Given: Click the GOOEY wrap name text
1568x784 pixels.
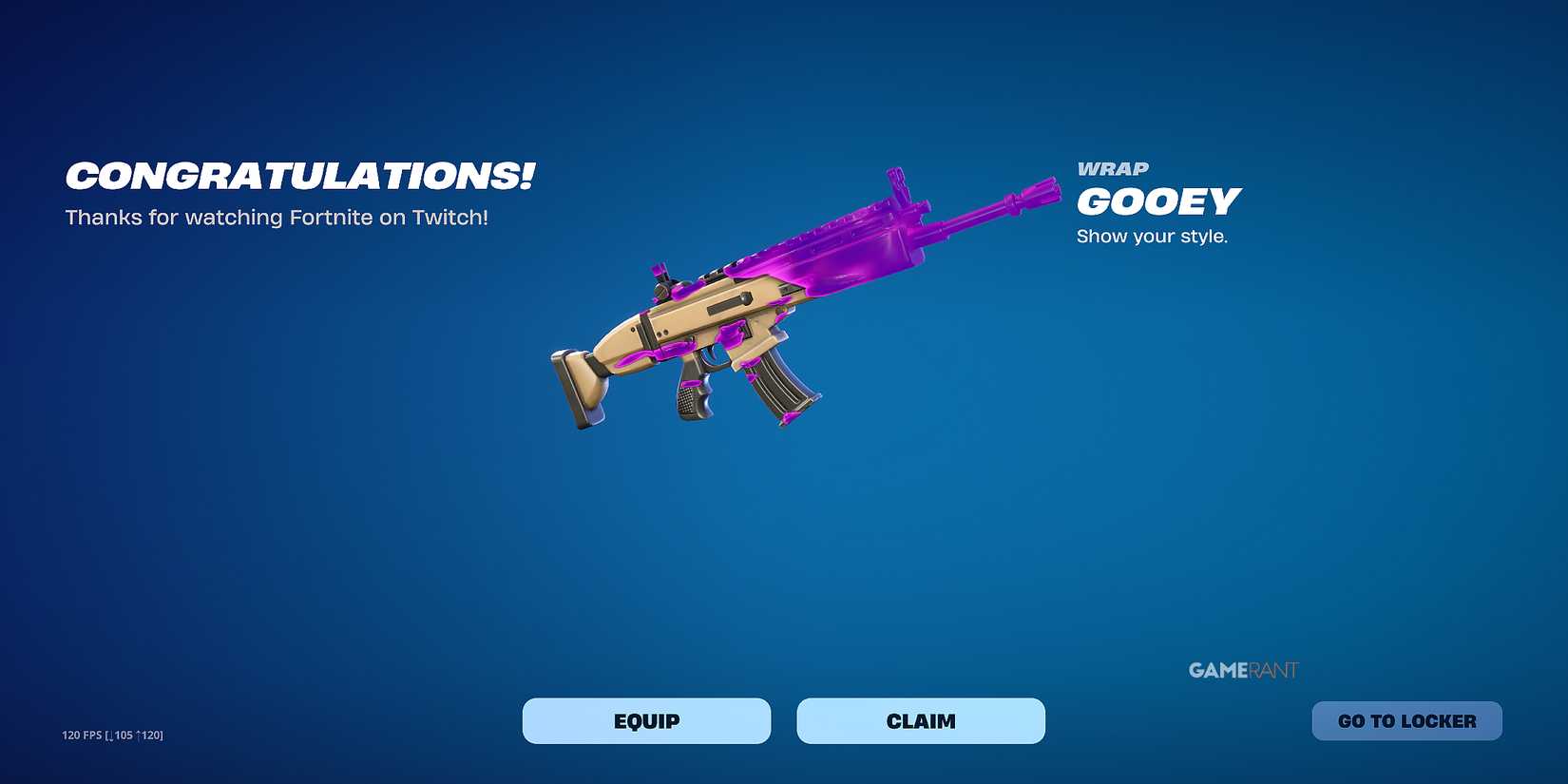Looking at the screenshot, I should 1158,201.
